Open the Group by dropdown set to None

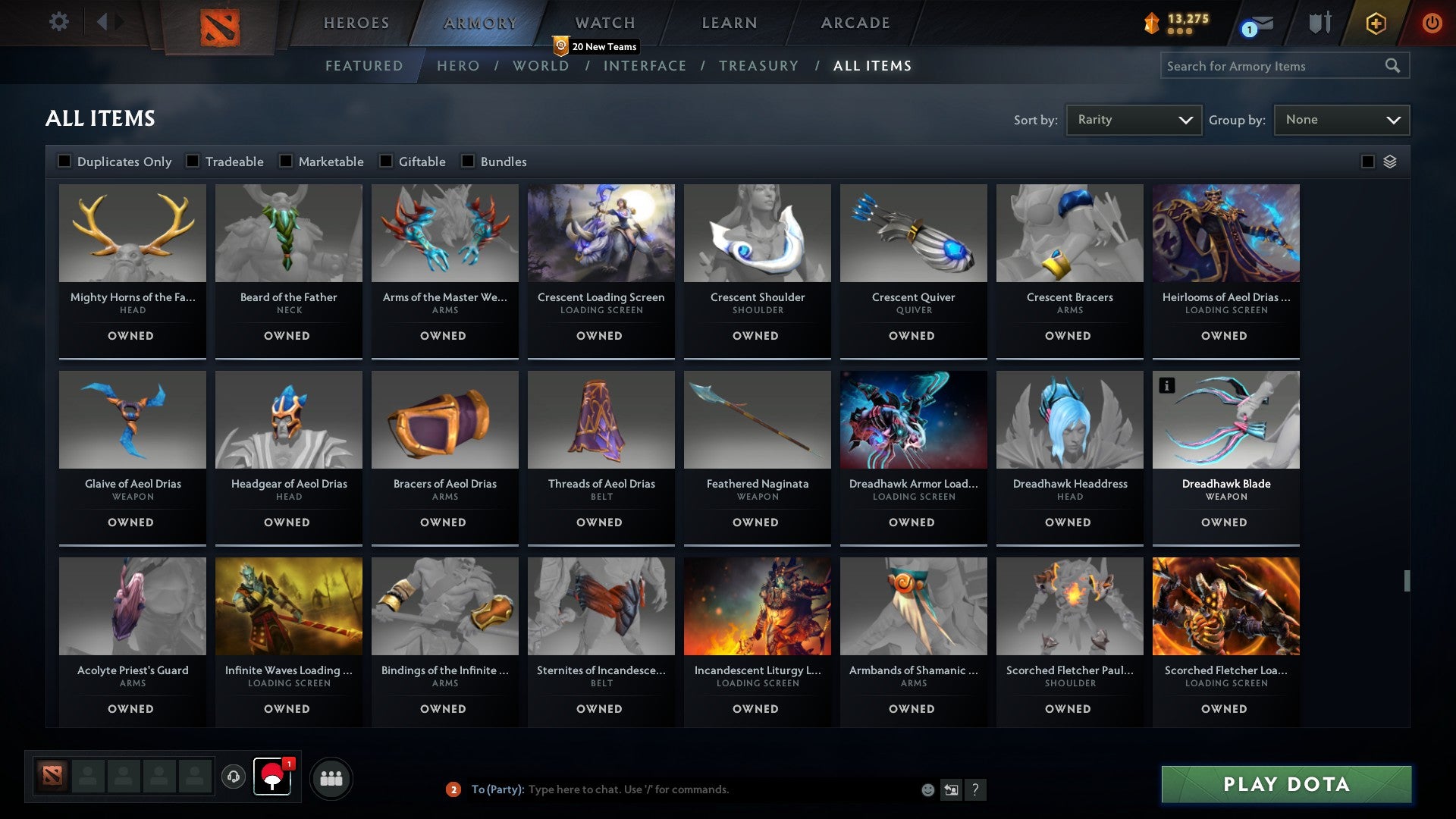point(1341,119)
